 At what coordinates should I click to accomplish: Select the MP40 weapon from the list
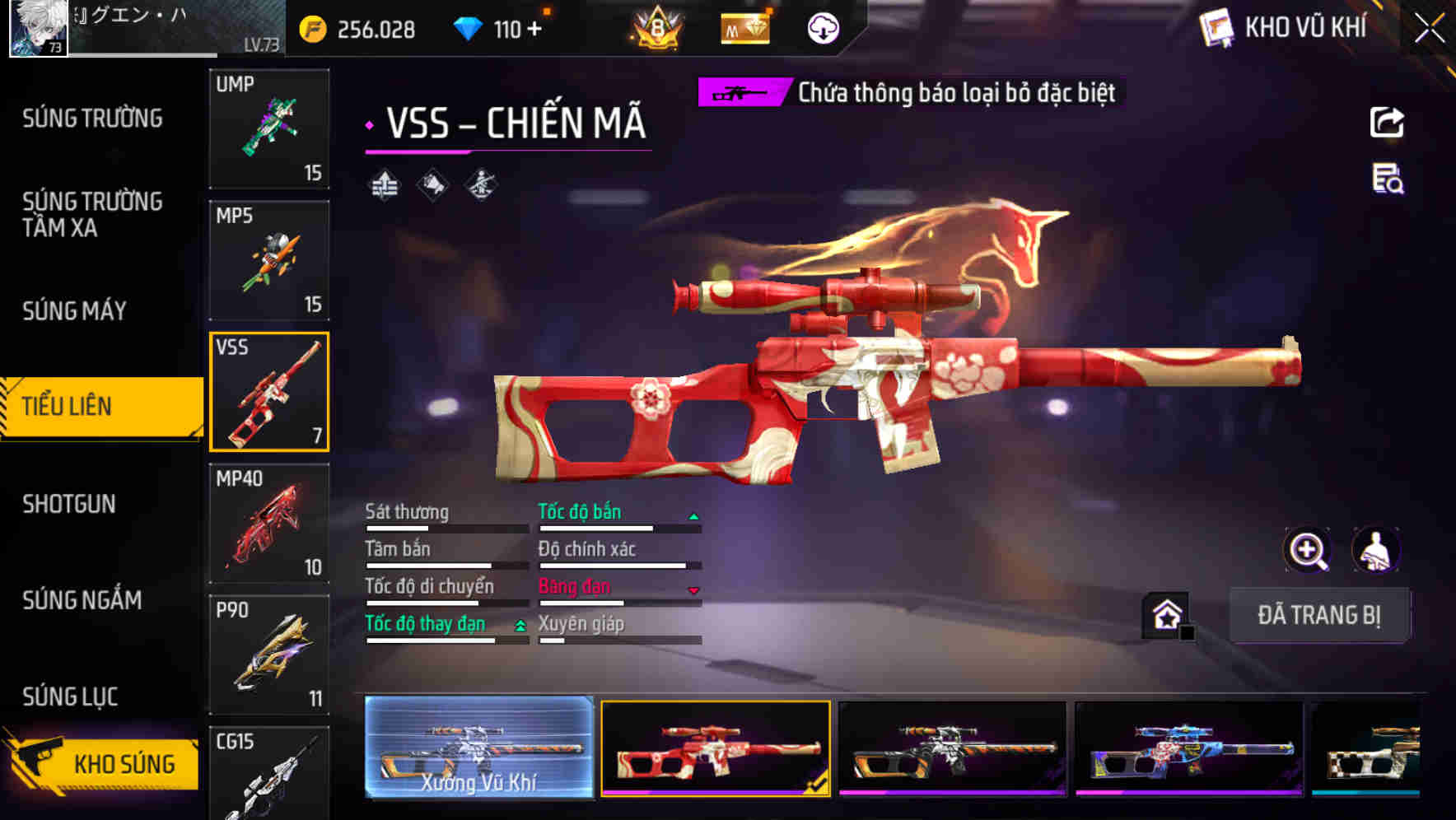pyautogui.click(x=269, y=523)
